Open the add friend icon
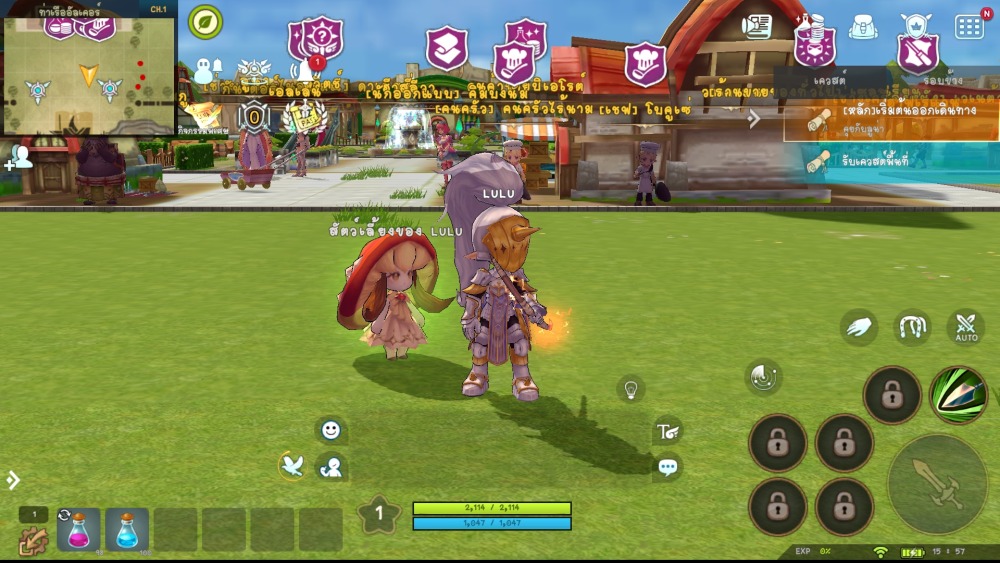Image resolution: width=1000 pixels, height=563 pixels. [x=20, y=157]
